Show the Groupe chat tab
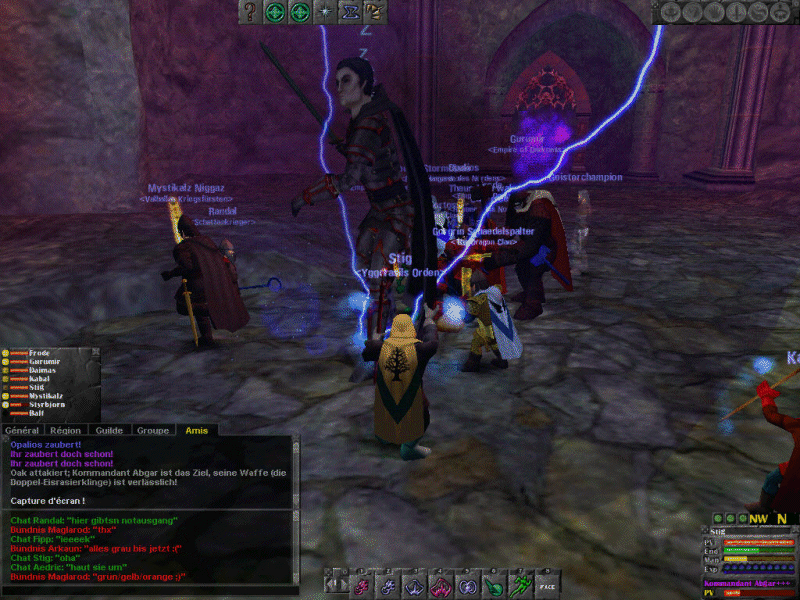Viewport: 800px width, 600px height. pyautogui.click(x=152, y=430)
